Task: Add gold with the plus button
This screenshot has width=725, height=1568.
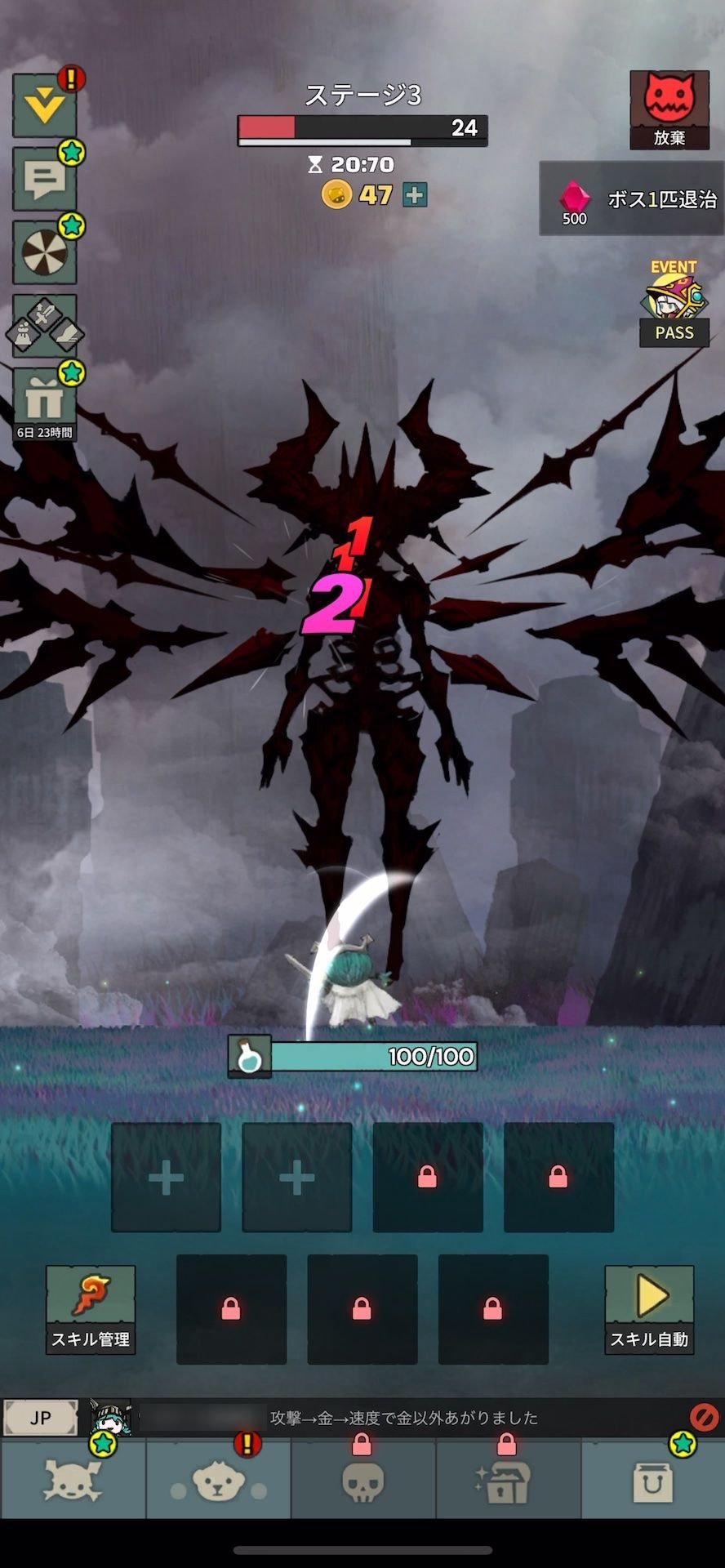Action: point(416,195)
